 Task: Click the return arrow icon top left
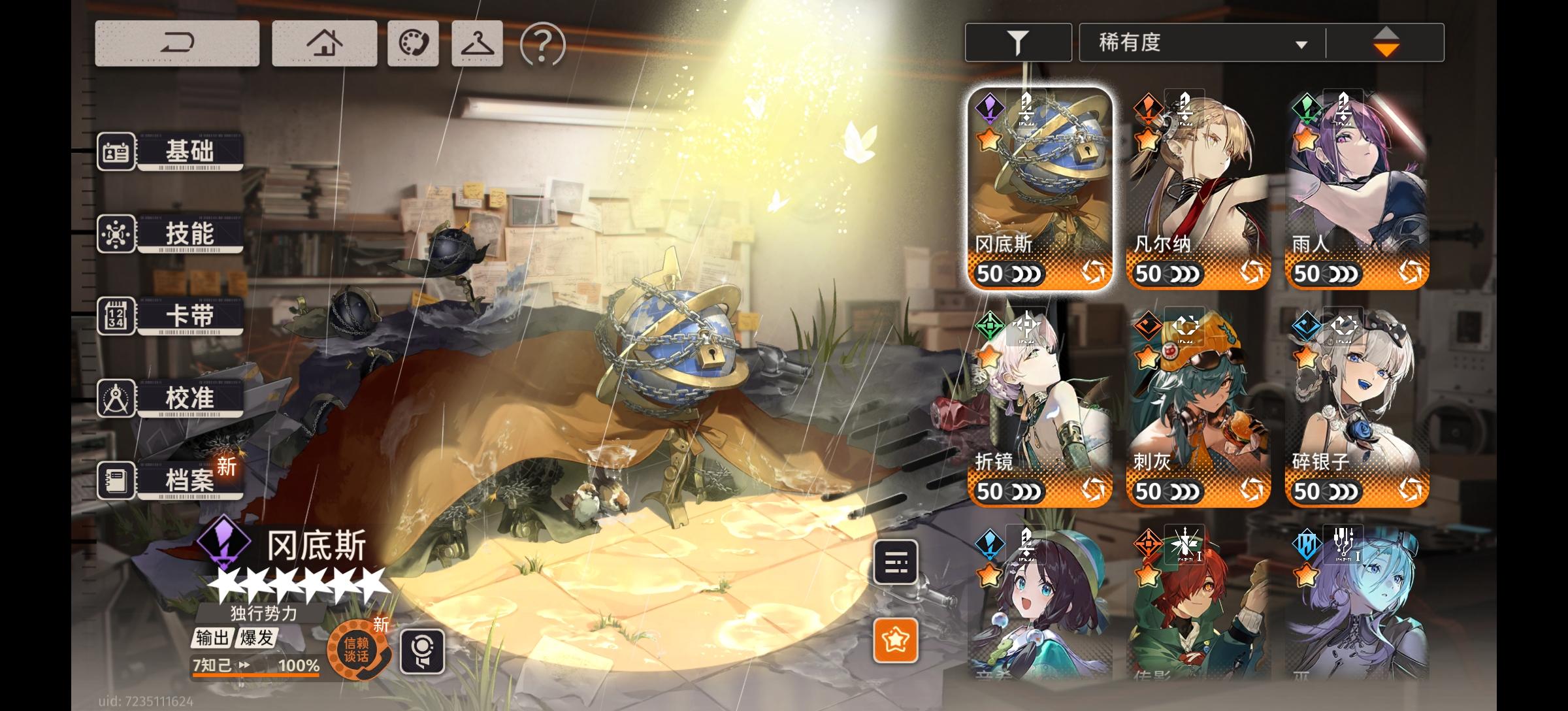point(176,41)
